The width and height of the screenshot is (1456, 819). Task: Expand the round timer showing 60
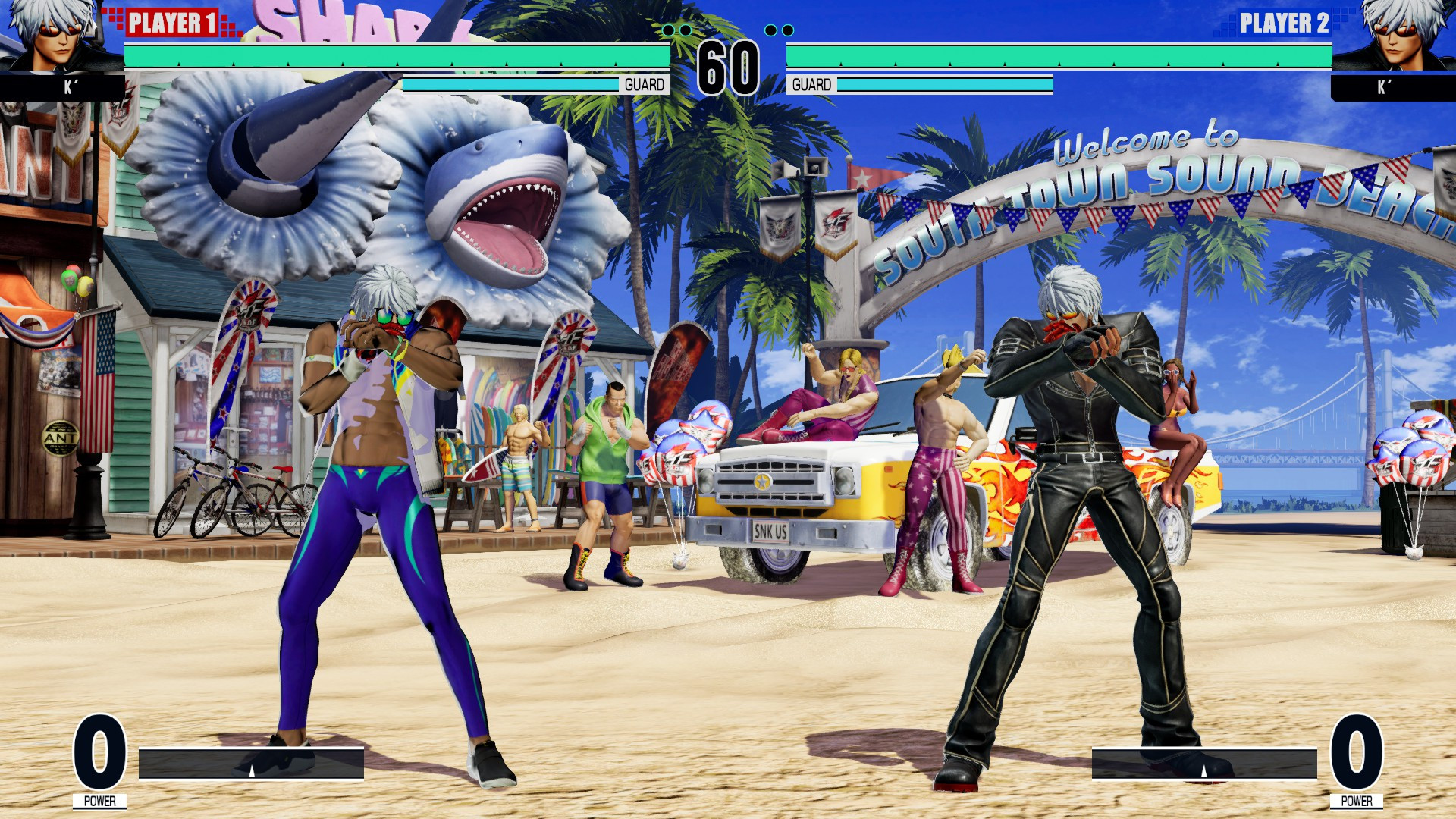tap(730, 63)
